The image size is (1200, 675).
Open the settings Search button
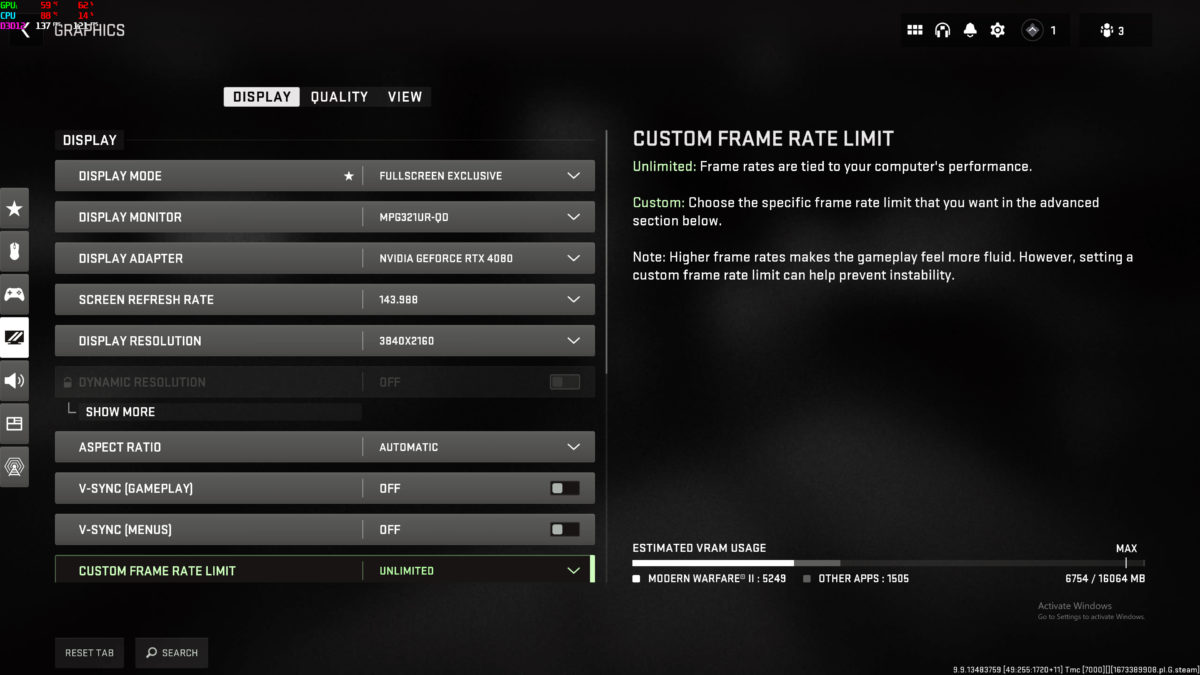tap(172, 653)
